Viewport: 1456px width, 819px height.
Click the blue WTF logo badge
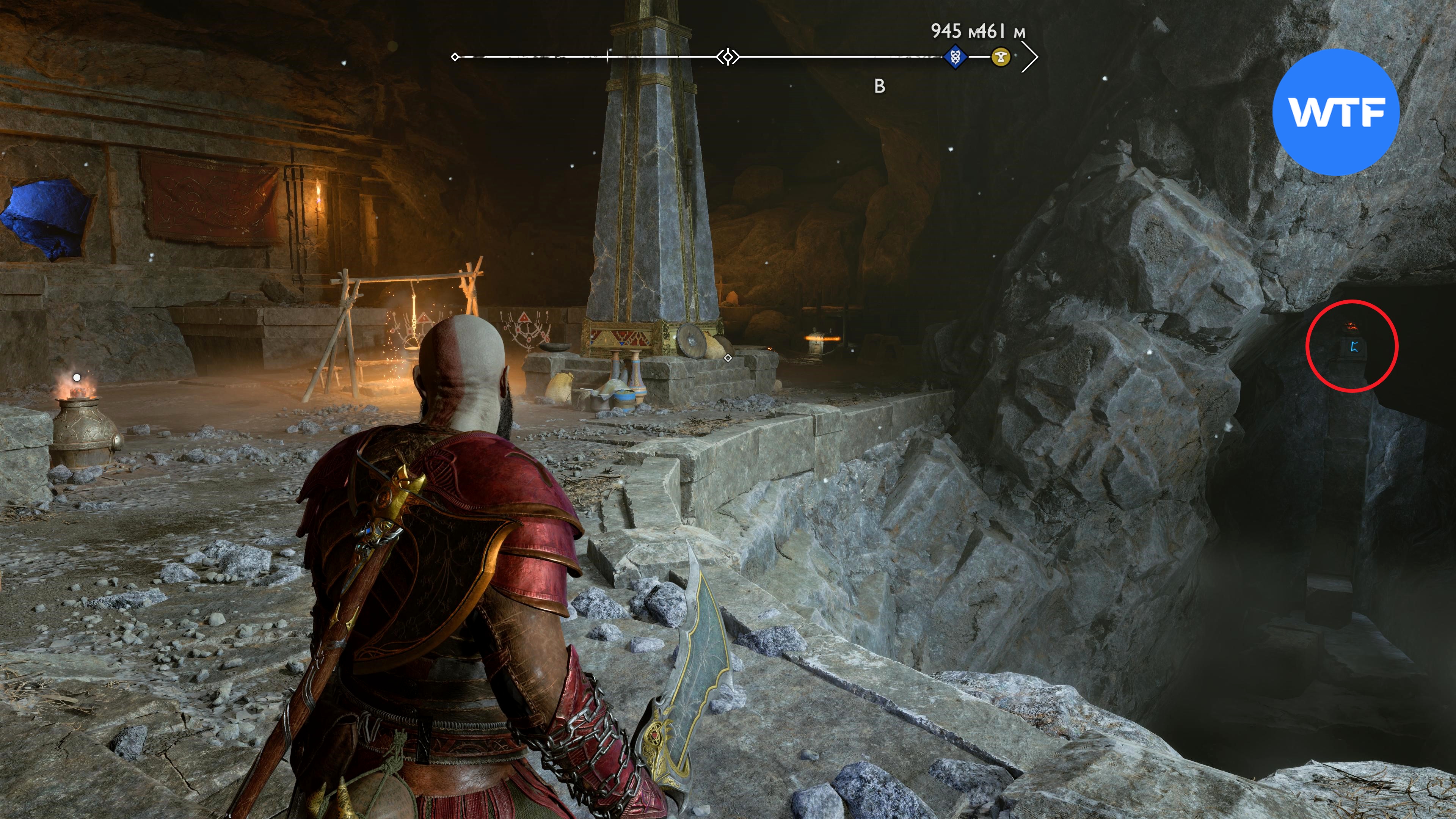tap(1335, 112)
